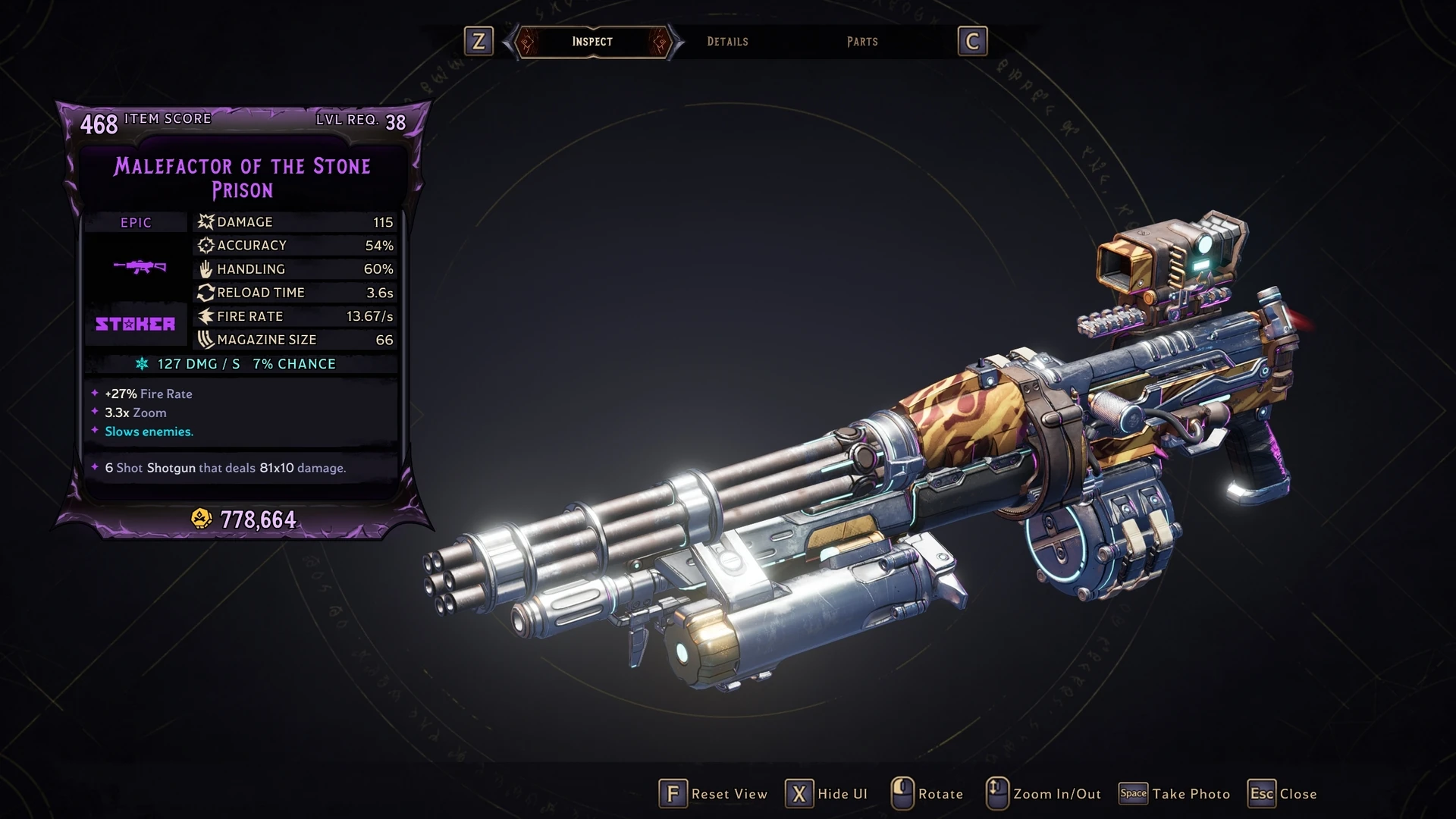Take Photo of the weapon
Screen dimensions: 1456x819
[1175, 794]
